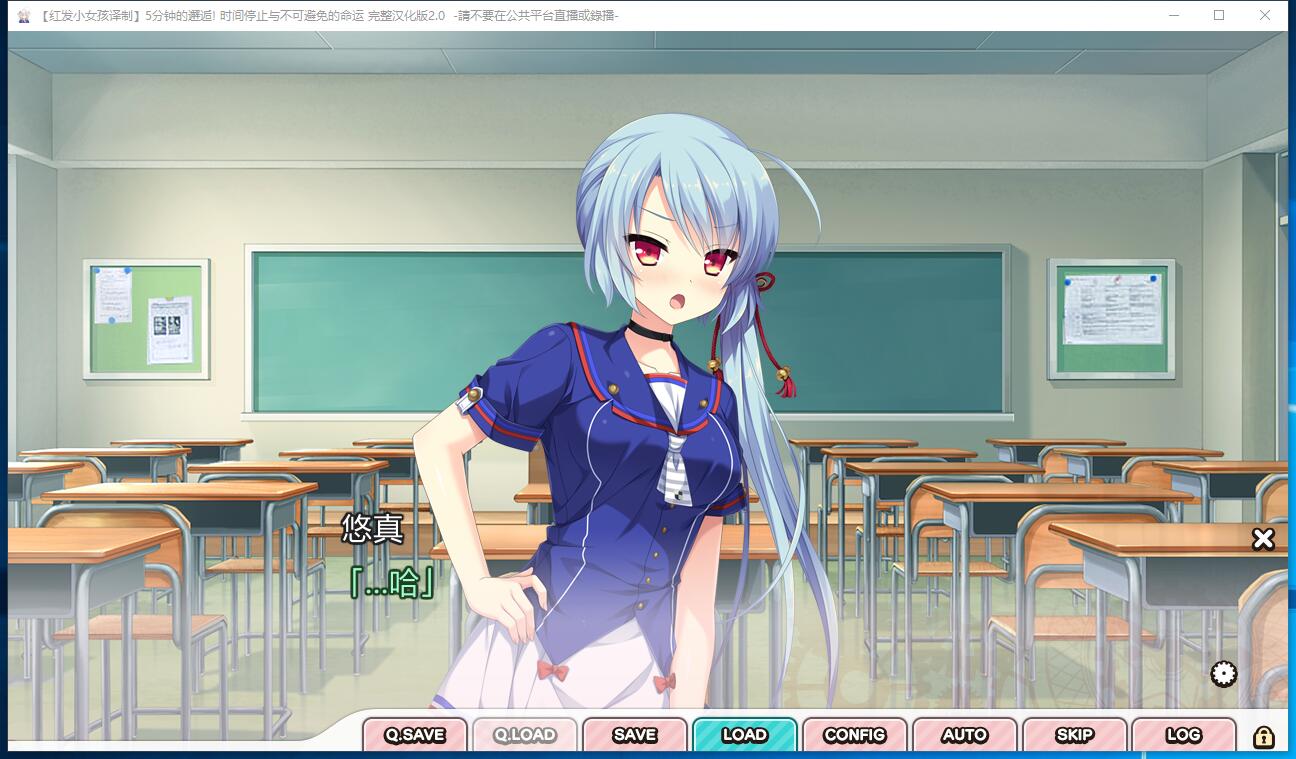Open the CONFIG settings screen
The image size is (1296, 759).
[x=855, y=735]
